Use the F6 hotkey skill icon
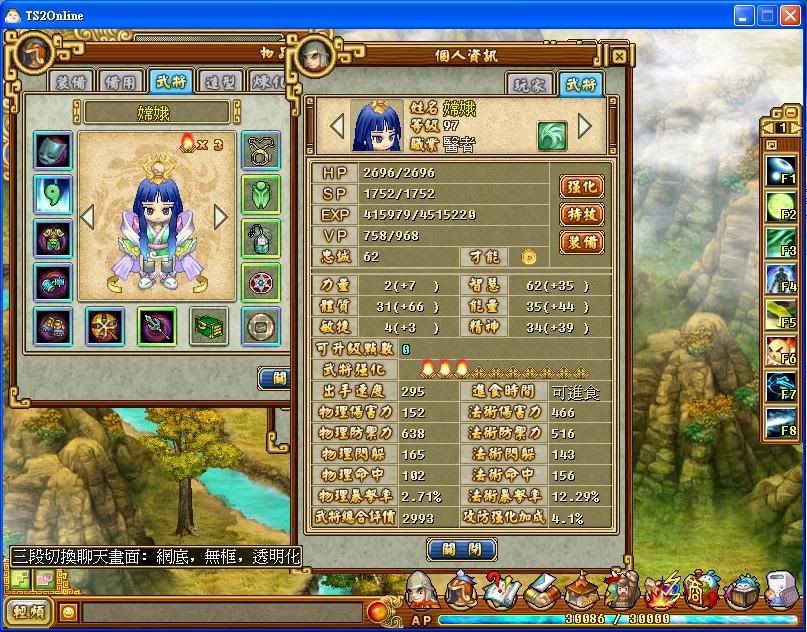The height and width of the screenshot is (632, 807). pyautogui.click(x=781, y=350)
